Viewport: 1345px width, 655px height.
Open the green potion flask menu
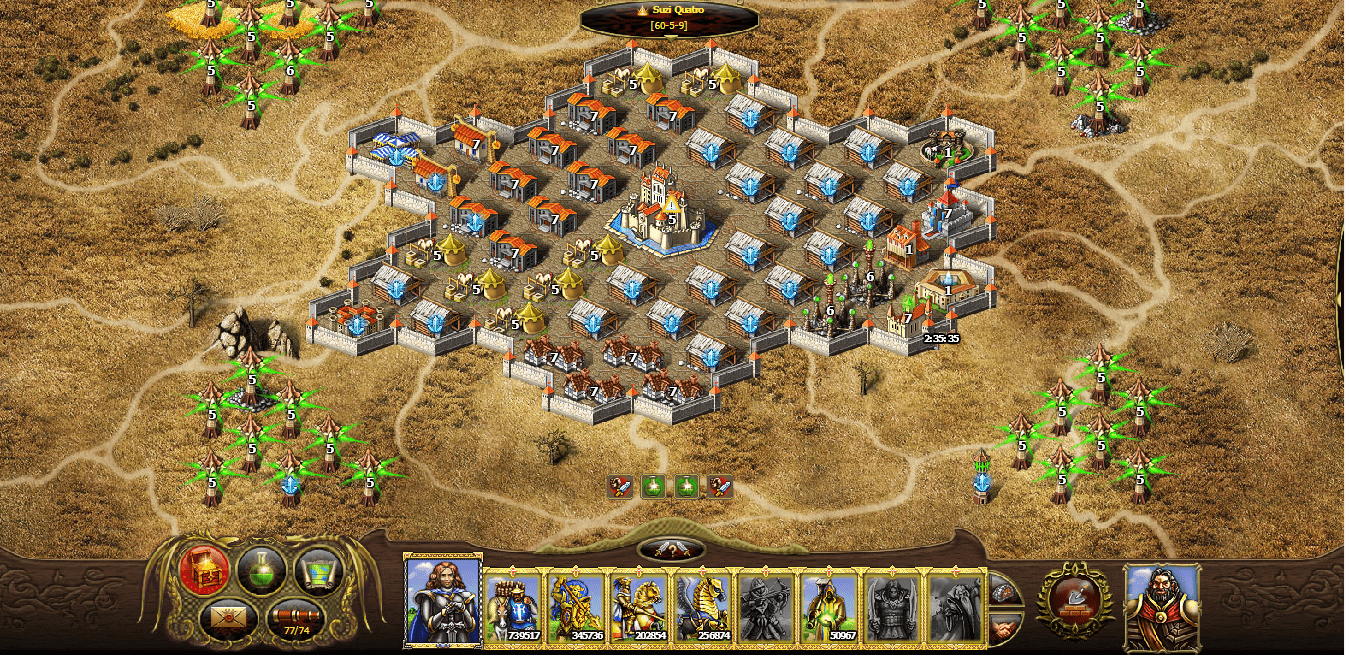point(262,571)
